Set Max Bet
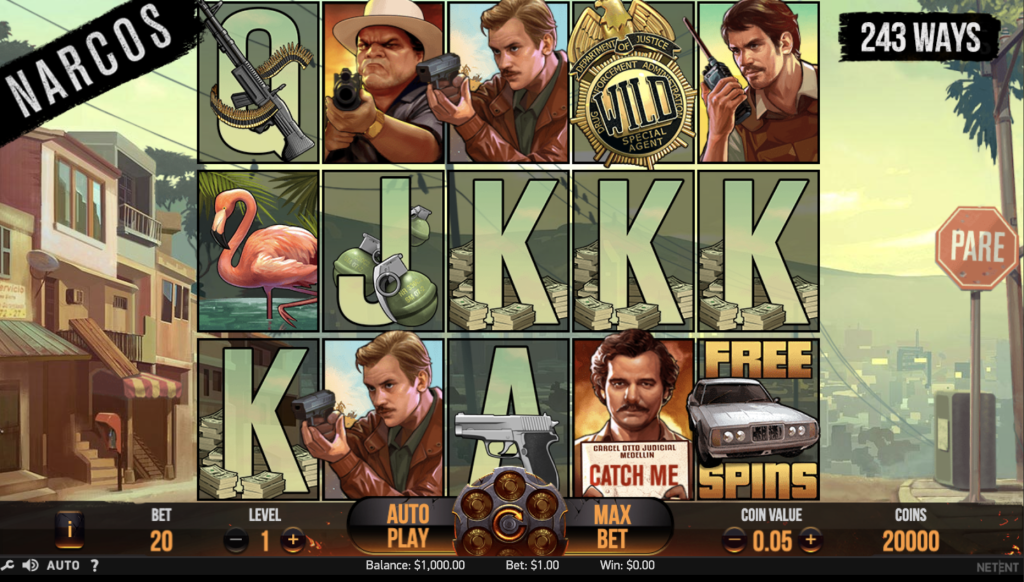The image size is (1024, 582). [611, 527]
